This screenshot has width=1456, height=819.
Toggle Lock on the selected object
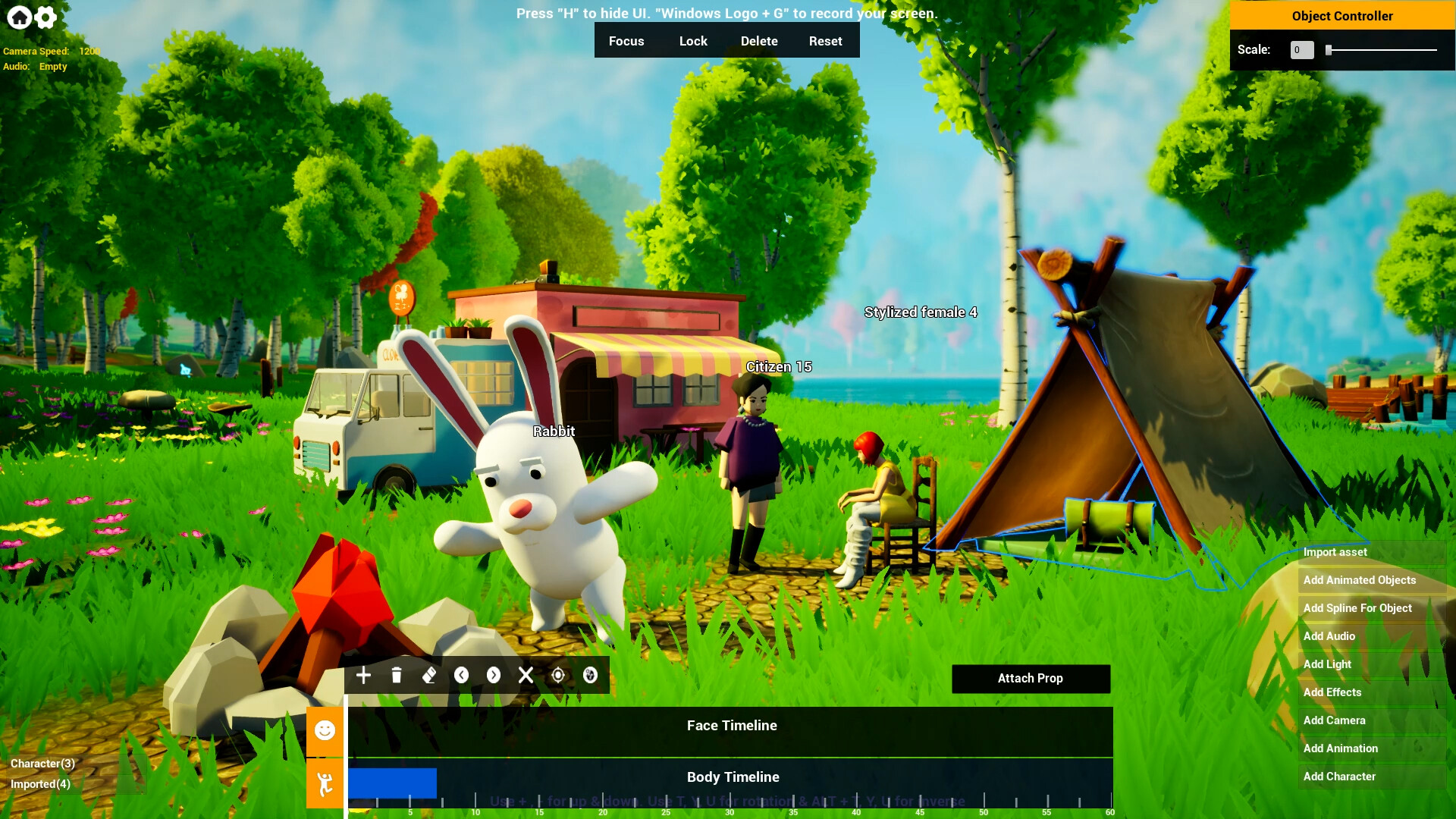click(693, 40)
